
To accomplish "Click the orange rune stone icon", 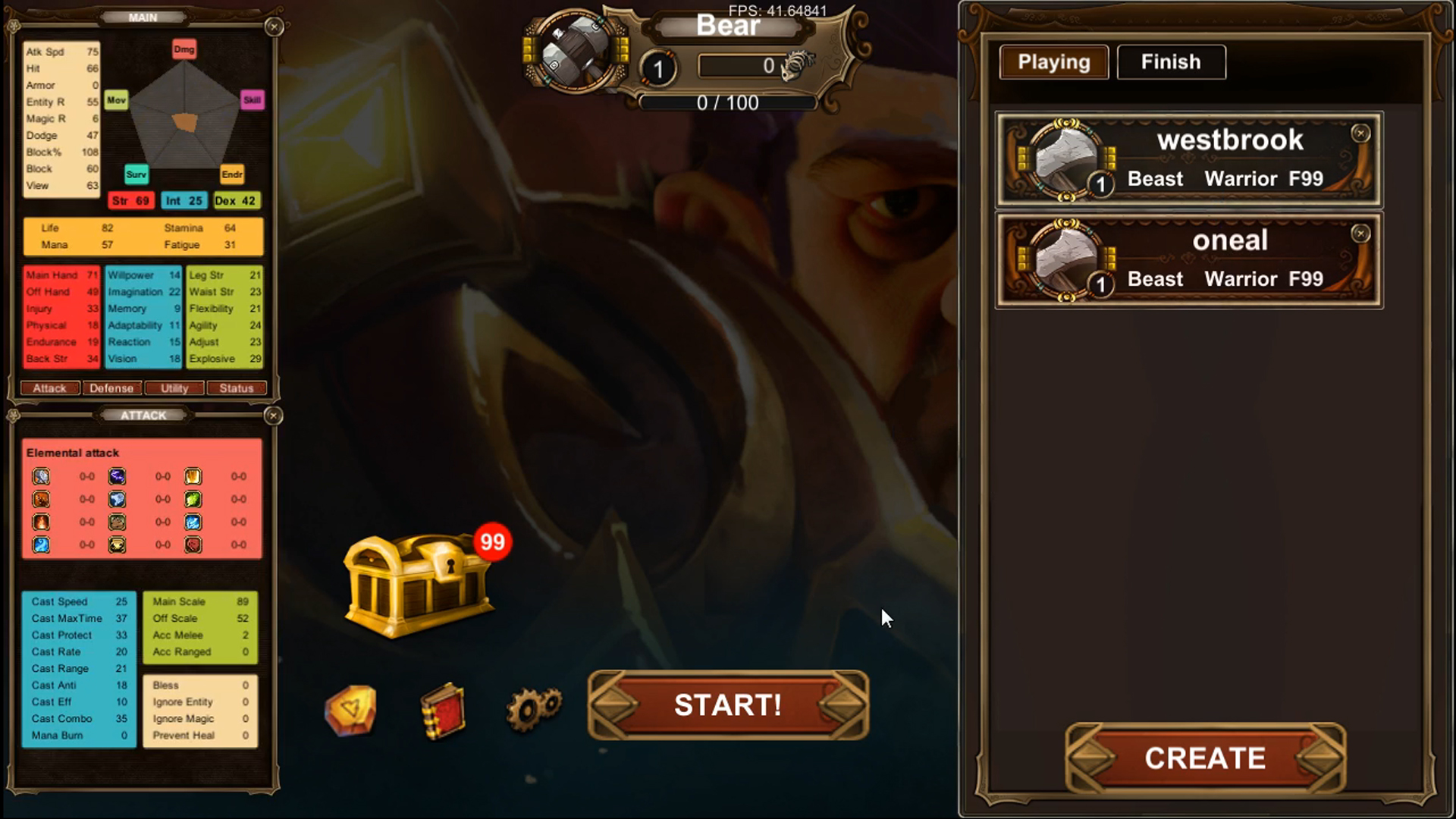I will point(350,710).
